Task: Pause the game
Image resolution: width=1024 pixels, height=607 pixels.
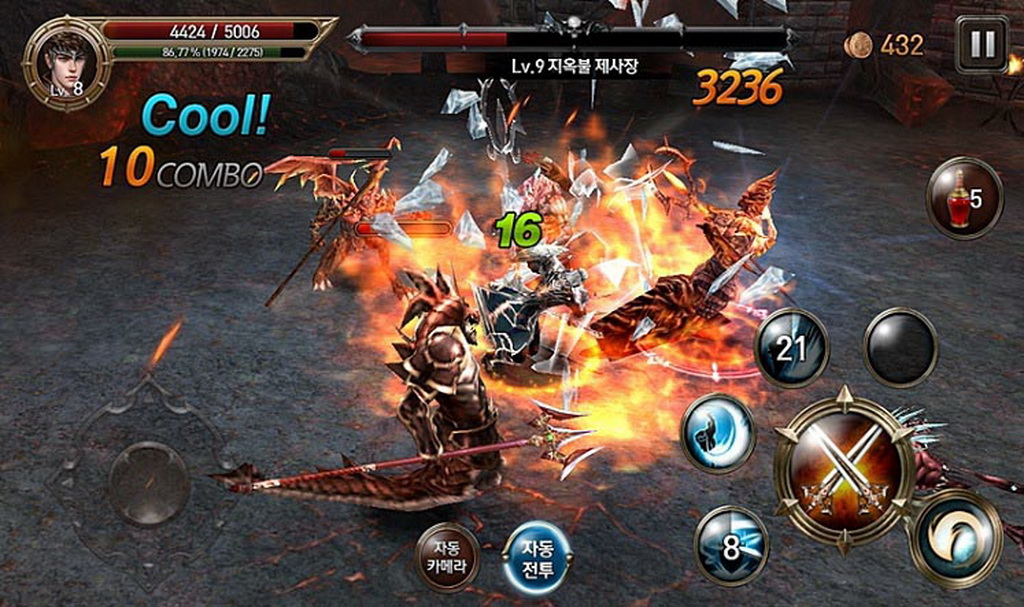Action: [x=982, y=44]
